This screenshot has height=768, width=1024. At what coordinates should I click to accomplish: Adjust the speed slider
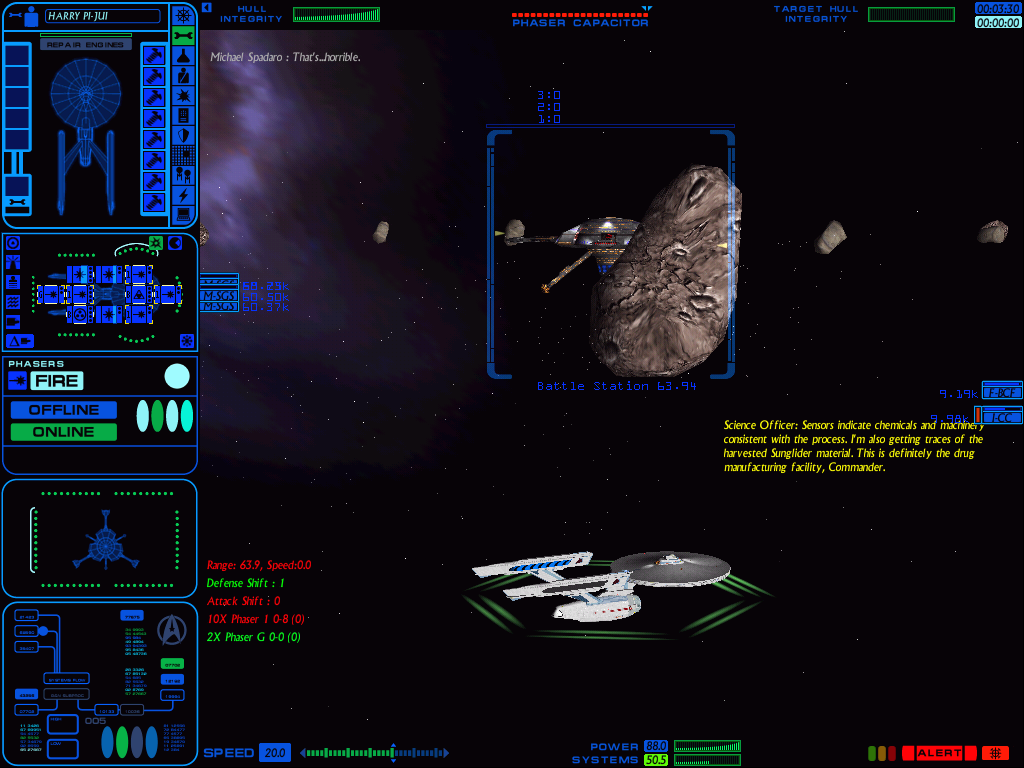(x=393, y=753)
